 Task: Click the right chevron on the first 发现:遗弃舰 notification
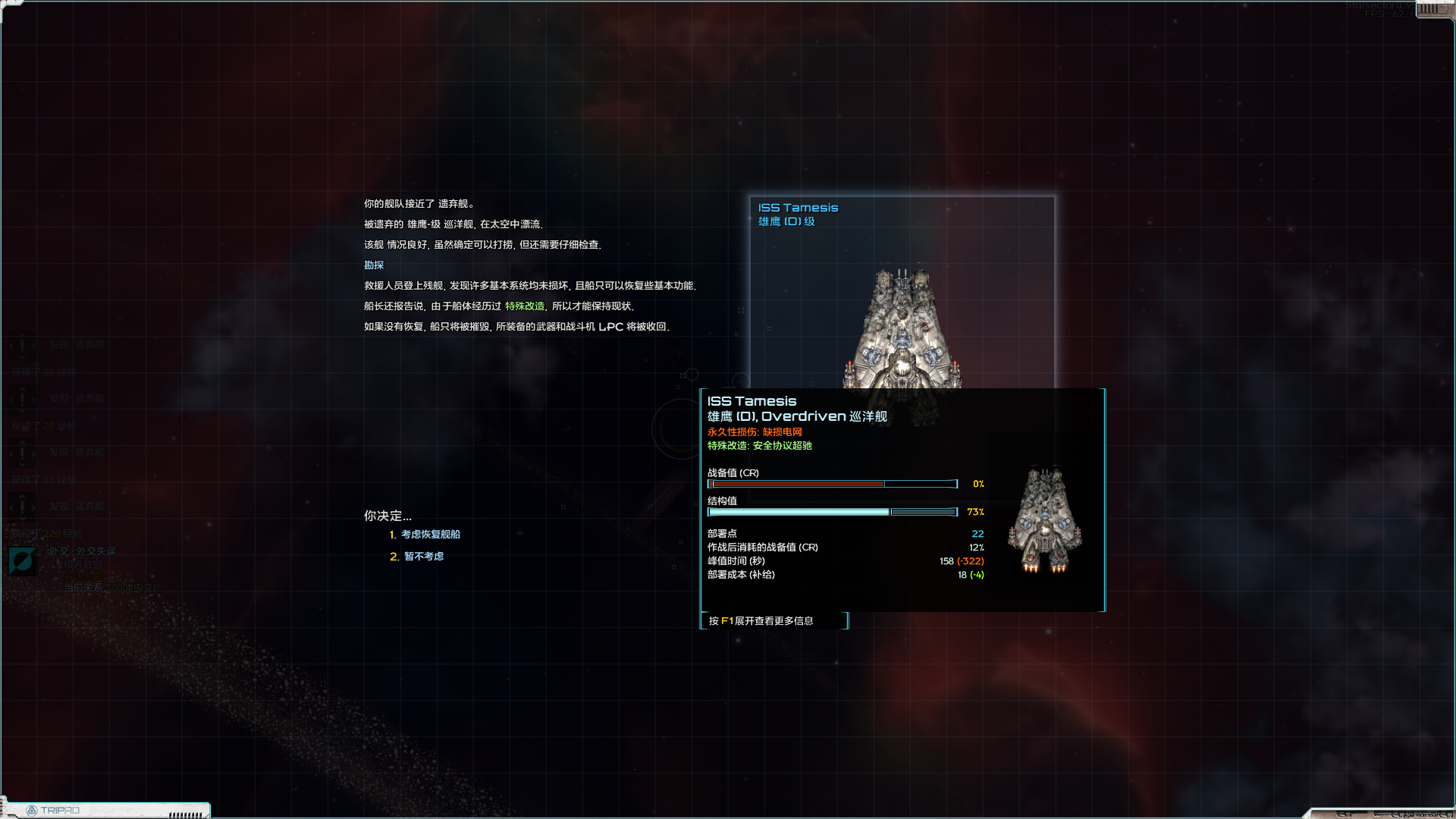(x=34, y=345)
